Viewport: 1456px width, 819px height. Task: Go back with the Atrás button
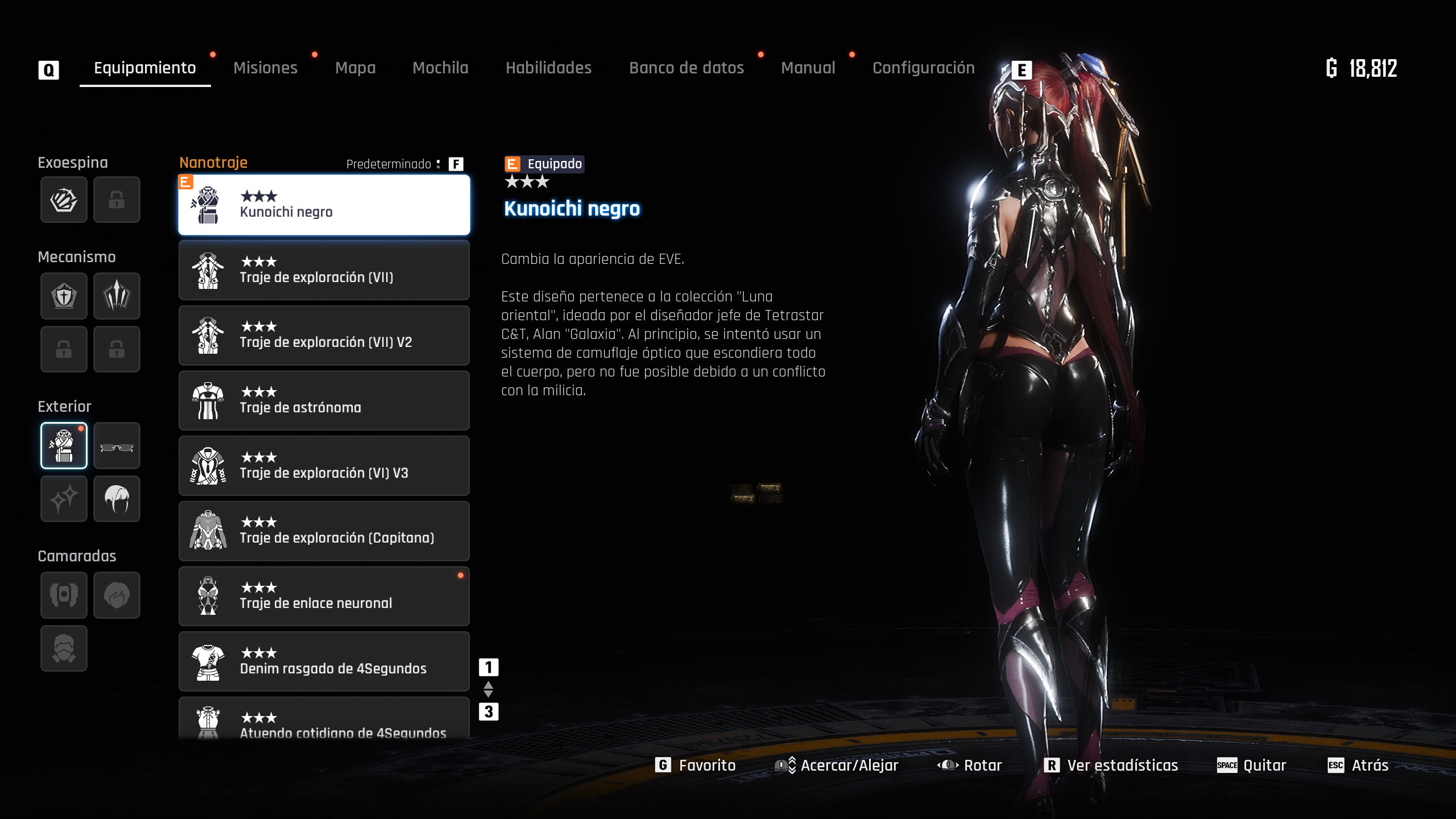pyautogui.click(x=1359, y=766)
